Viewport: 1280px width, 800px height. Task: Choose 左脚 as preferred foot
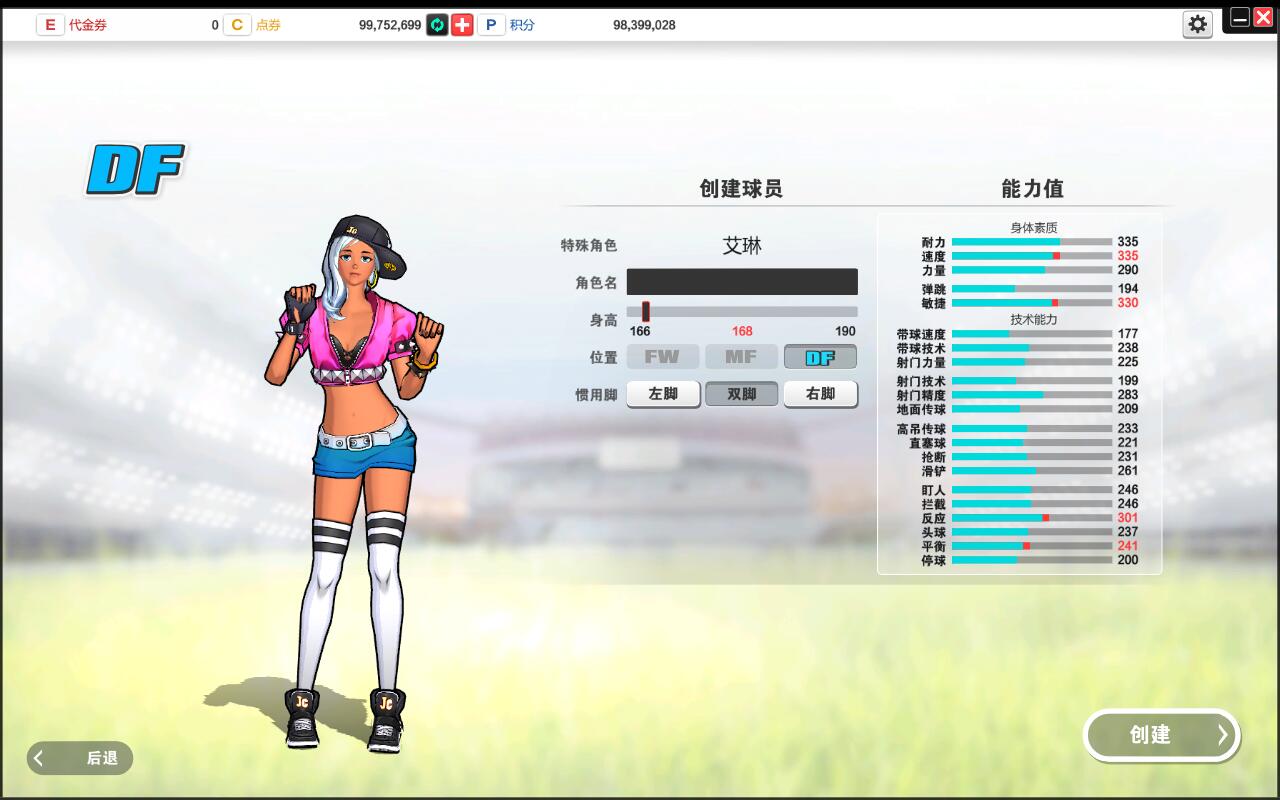click(662, 393)
